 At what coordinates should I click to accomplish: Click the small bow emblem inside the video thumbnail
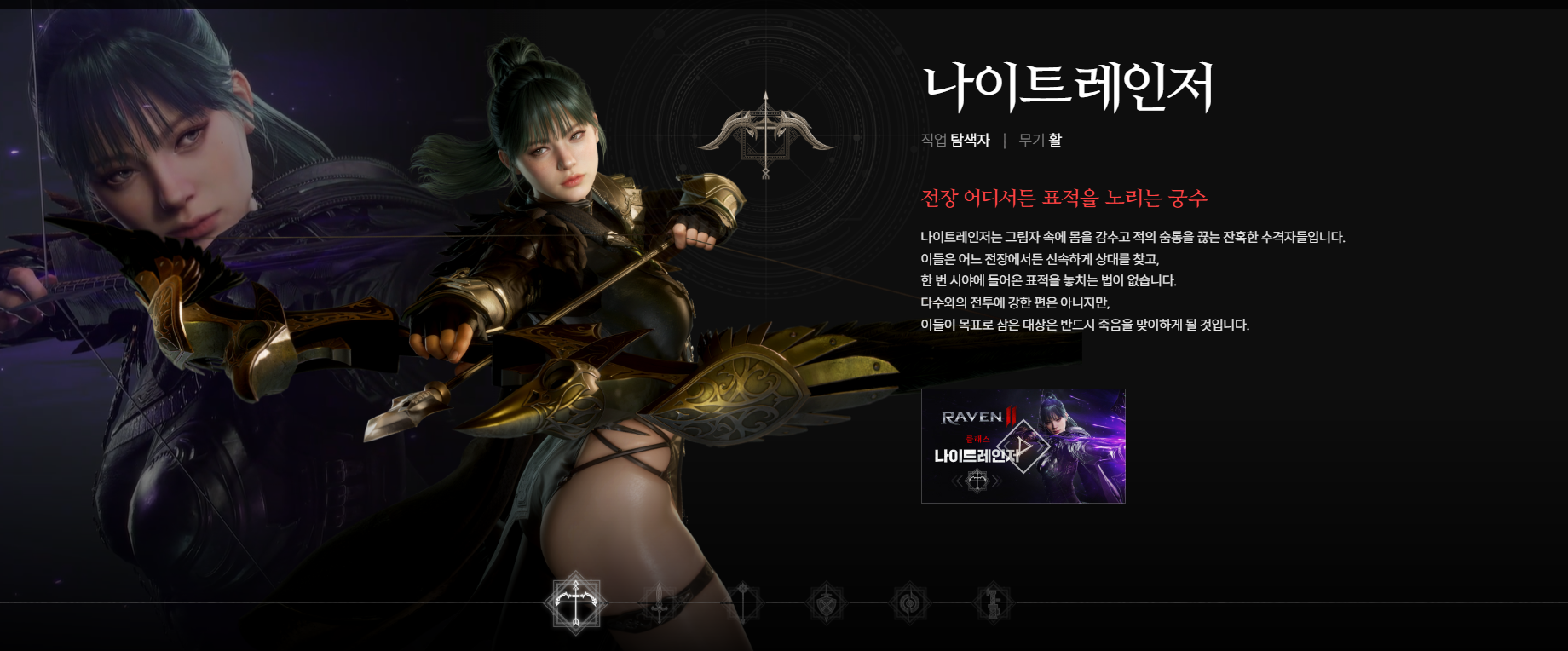977,481
